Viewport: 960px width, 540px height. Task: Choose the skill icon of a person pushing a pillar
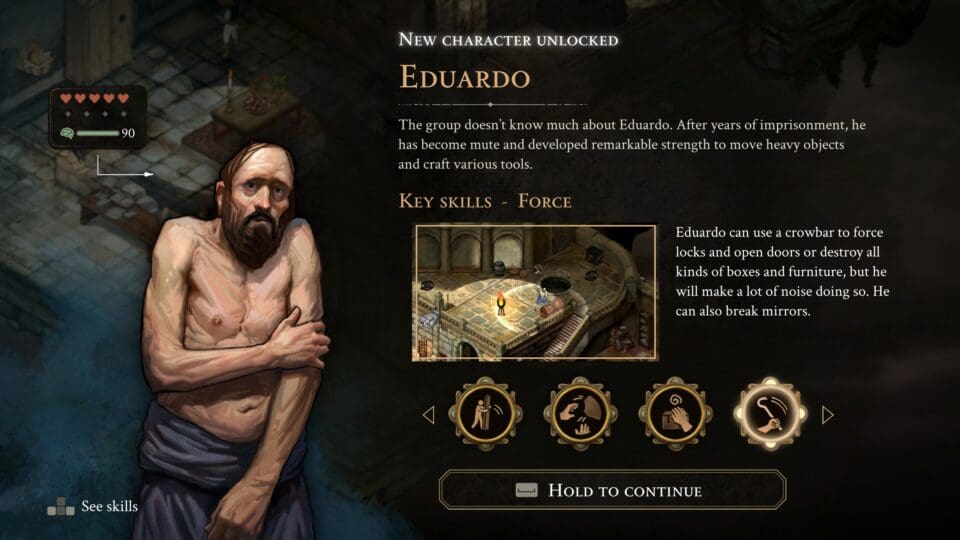pyautogui.click(x=484, y=414)
